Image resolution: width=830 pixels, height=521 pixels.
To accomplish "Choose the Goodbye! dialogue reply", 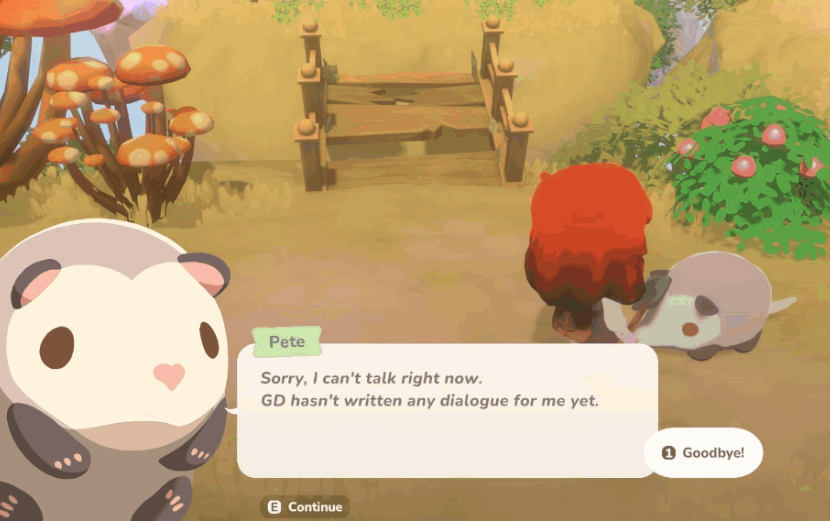I will 703,453.
